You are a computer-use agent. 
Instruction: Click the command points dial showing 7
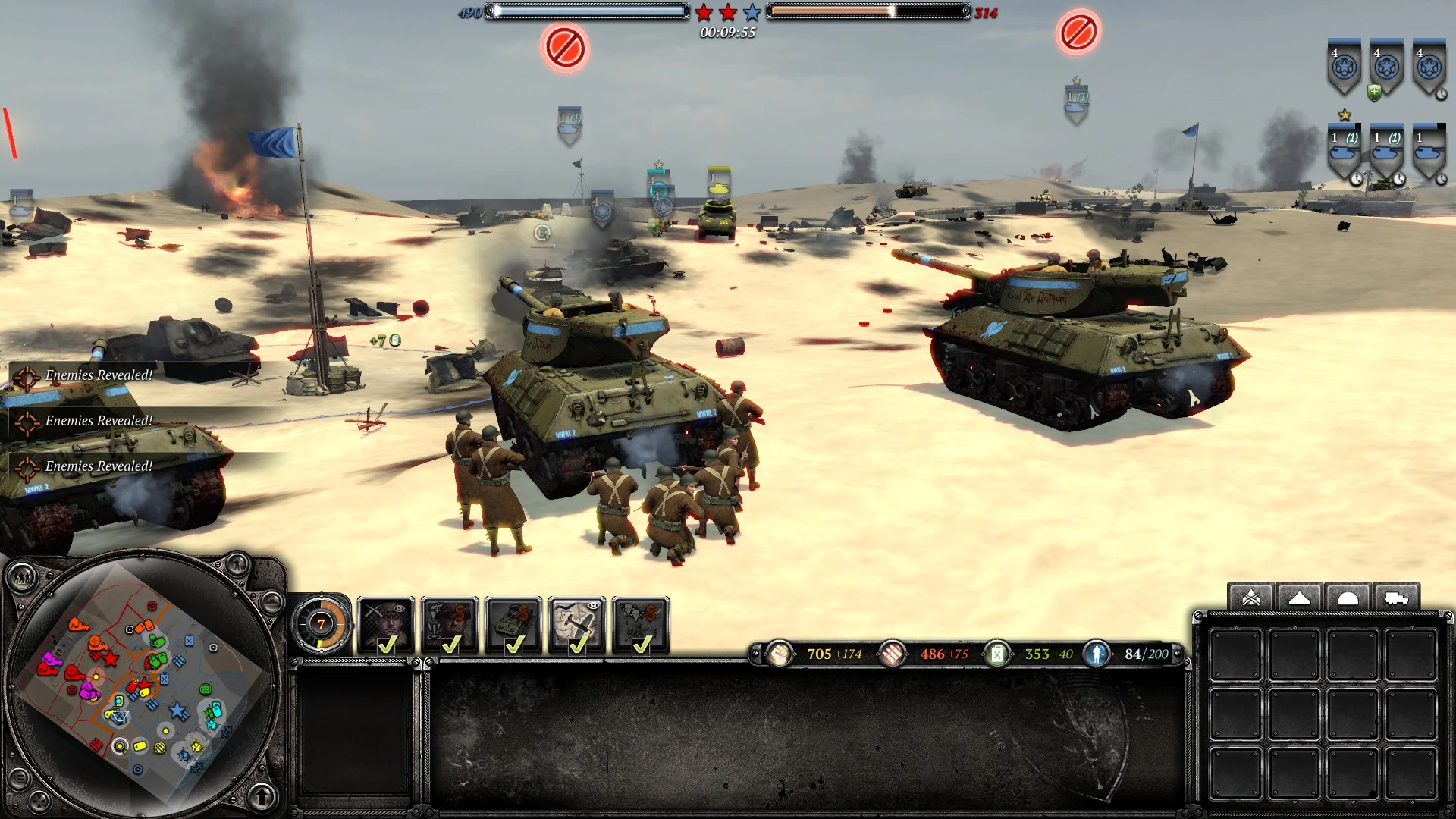(322, 624)
